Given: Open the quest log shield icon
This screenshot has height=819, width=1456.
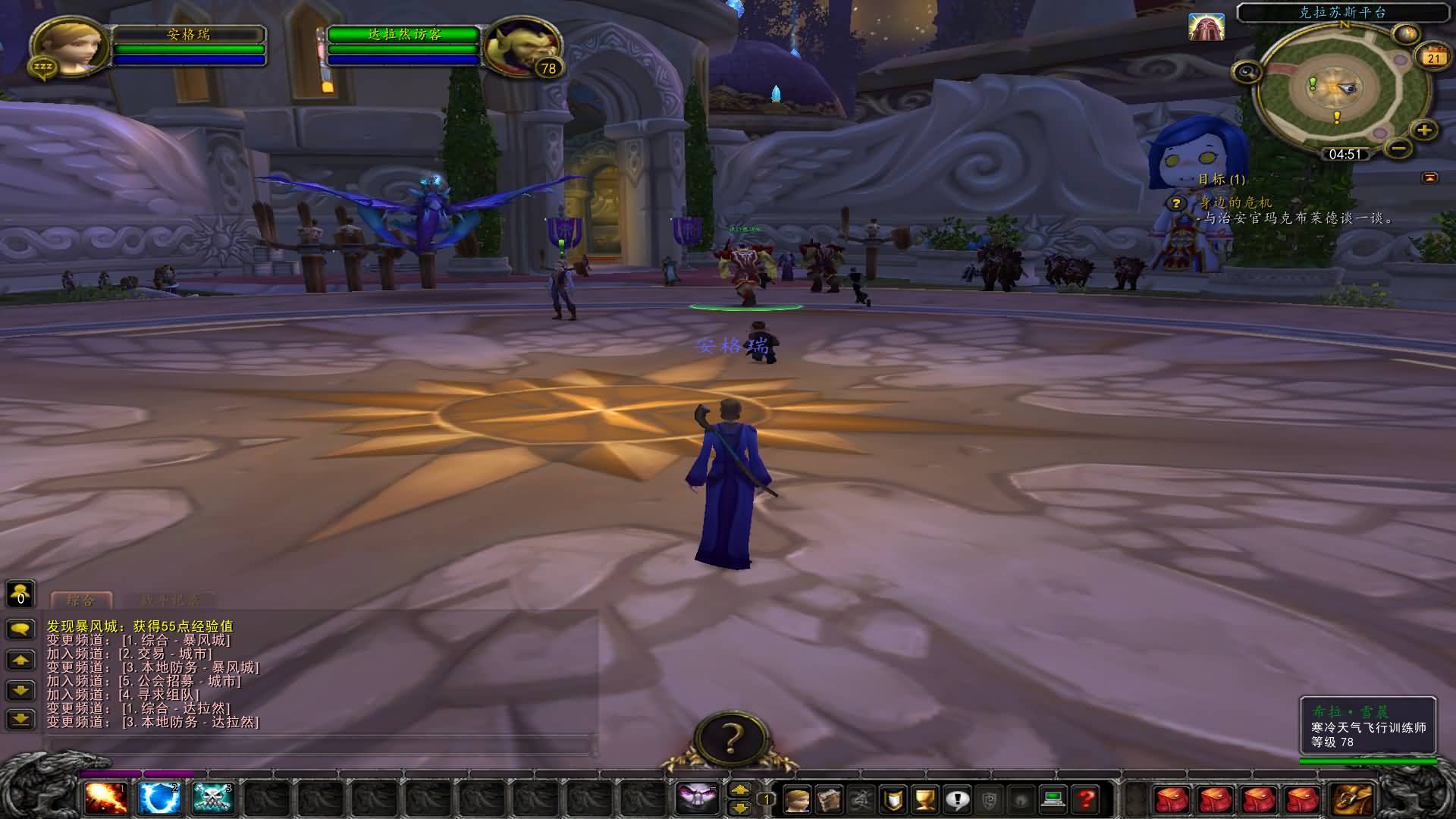Looking at the screenshot, I should click(x=894, y=799).
